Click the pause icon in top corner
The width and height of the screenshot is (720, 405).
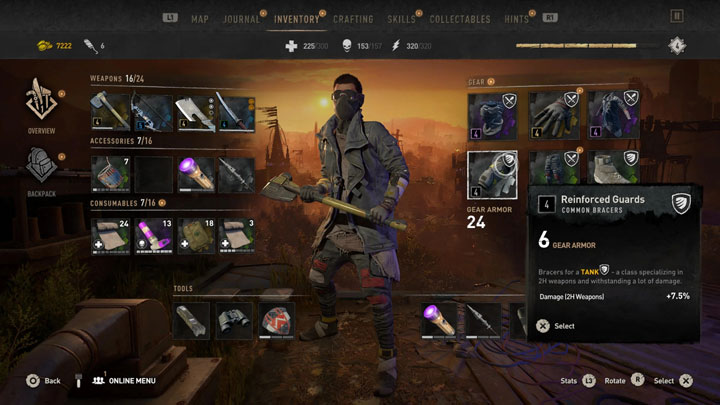point(678,17)
